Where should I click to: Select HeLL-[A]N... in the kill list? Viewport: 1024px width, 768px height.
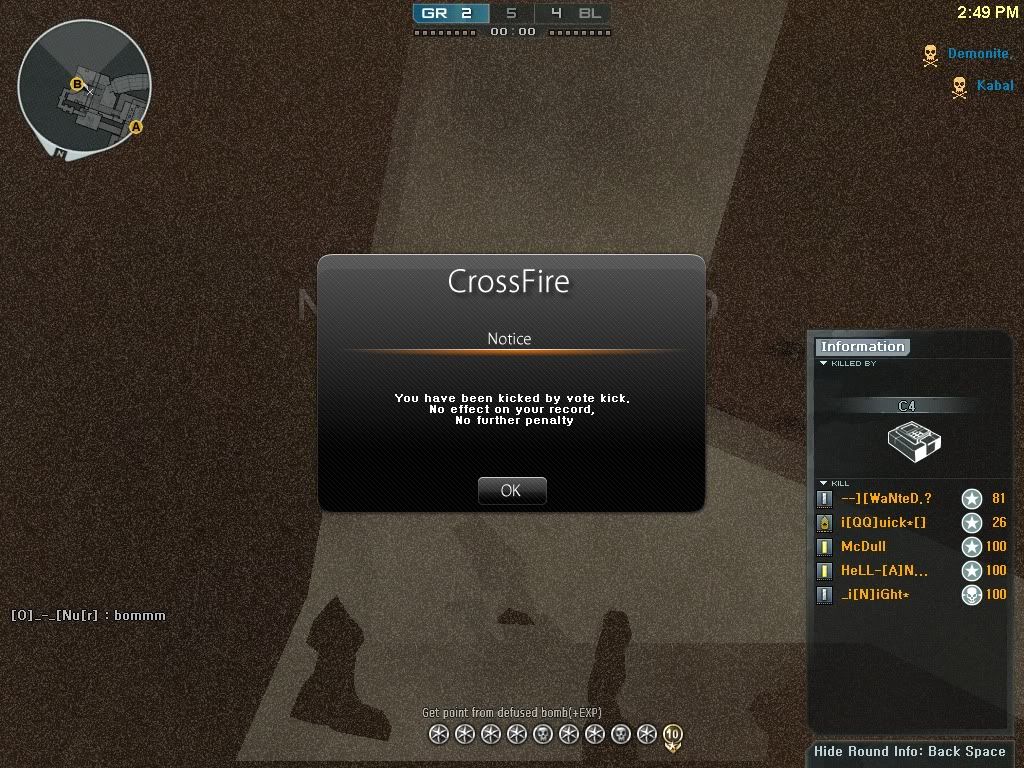pos(884,571)
